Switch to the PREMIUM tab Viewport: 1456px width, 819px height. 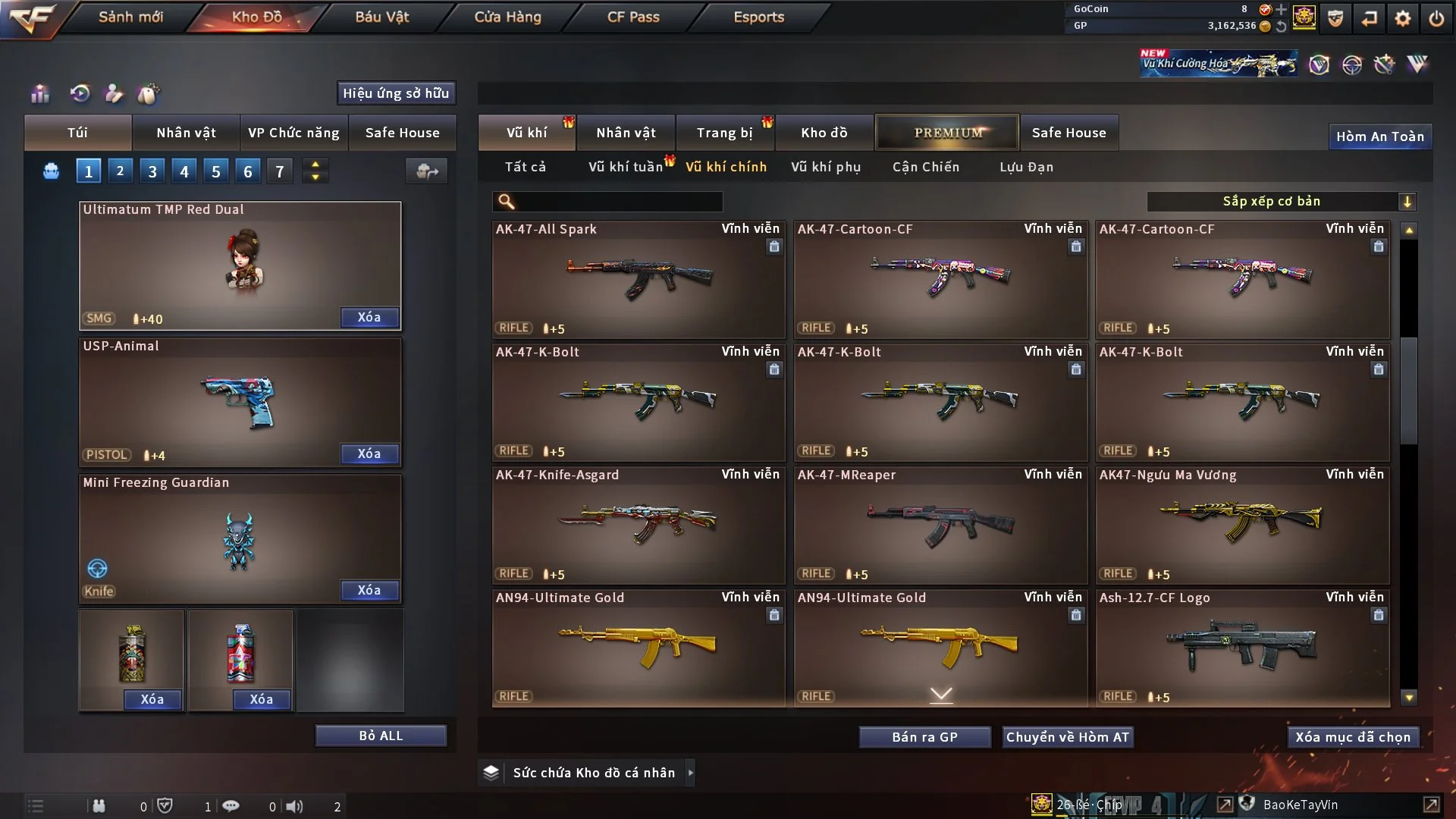tap(947, 133)
